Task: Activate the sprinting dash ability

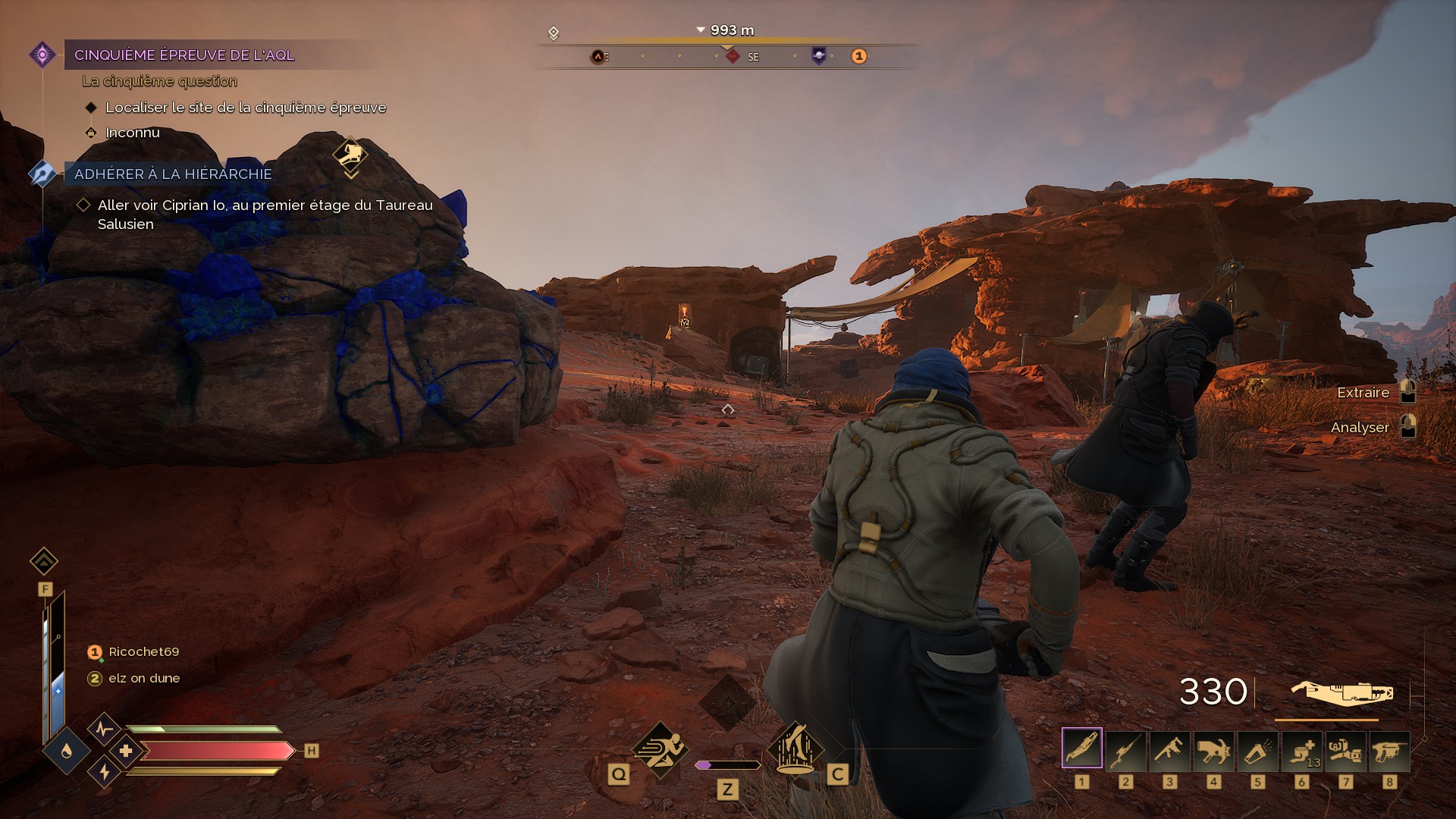Action: pos(660,750)
